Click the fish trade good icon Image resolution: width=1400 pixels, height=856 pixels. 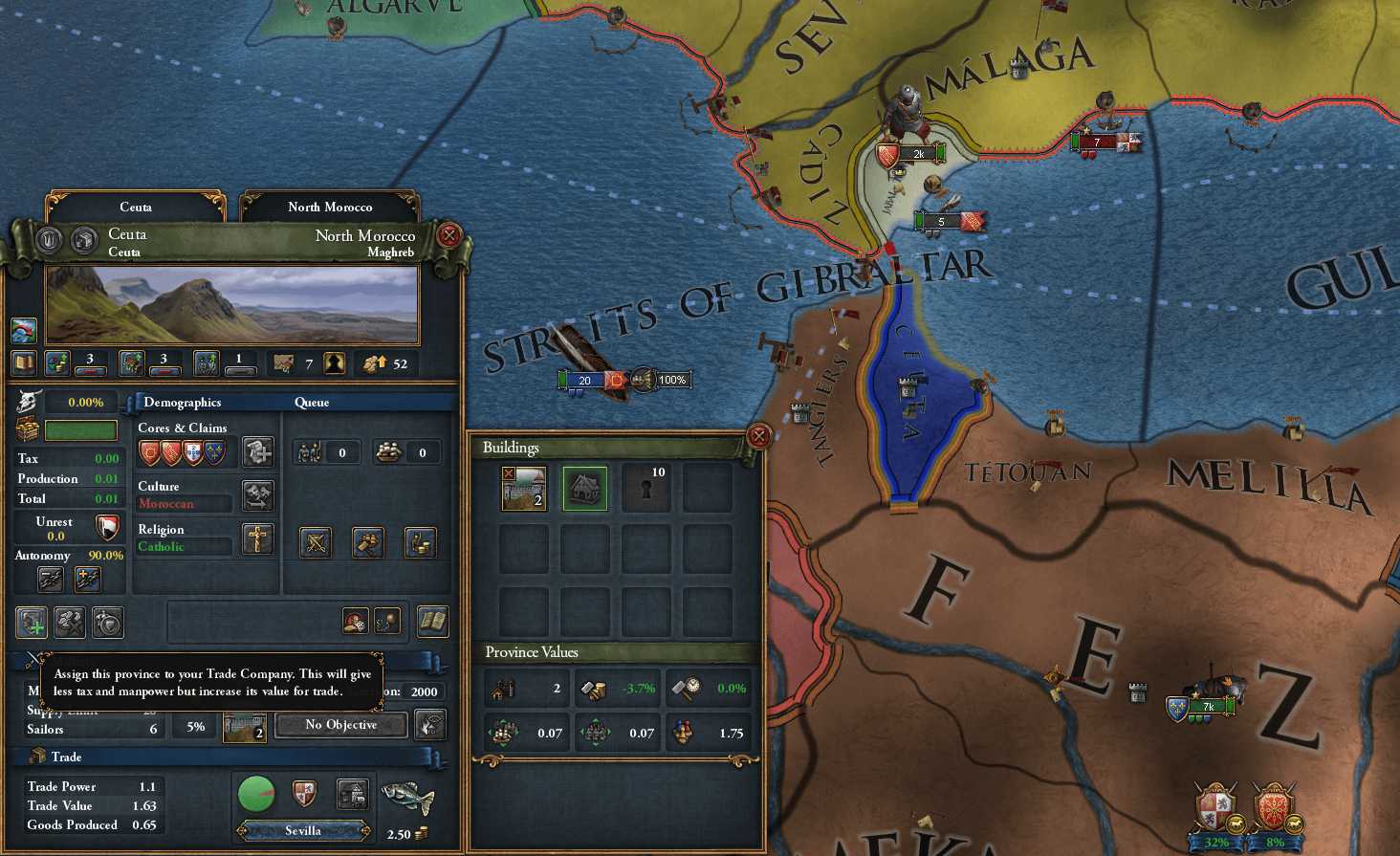(x=407, y=796)
